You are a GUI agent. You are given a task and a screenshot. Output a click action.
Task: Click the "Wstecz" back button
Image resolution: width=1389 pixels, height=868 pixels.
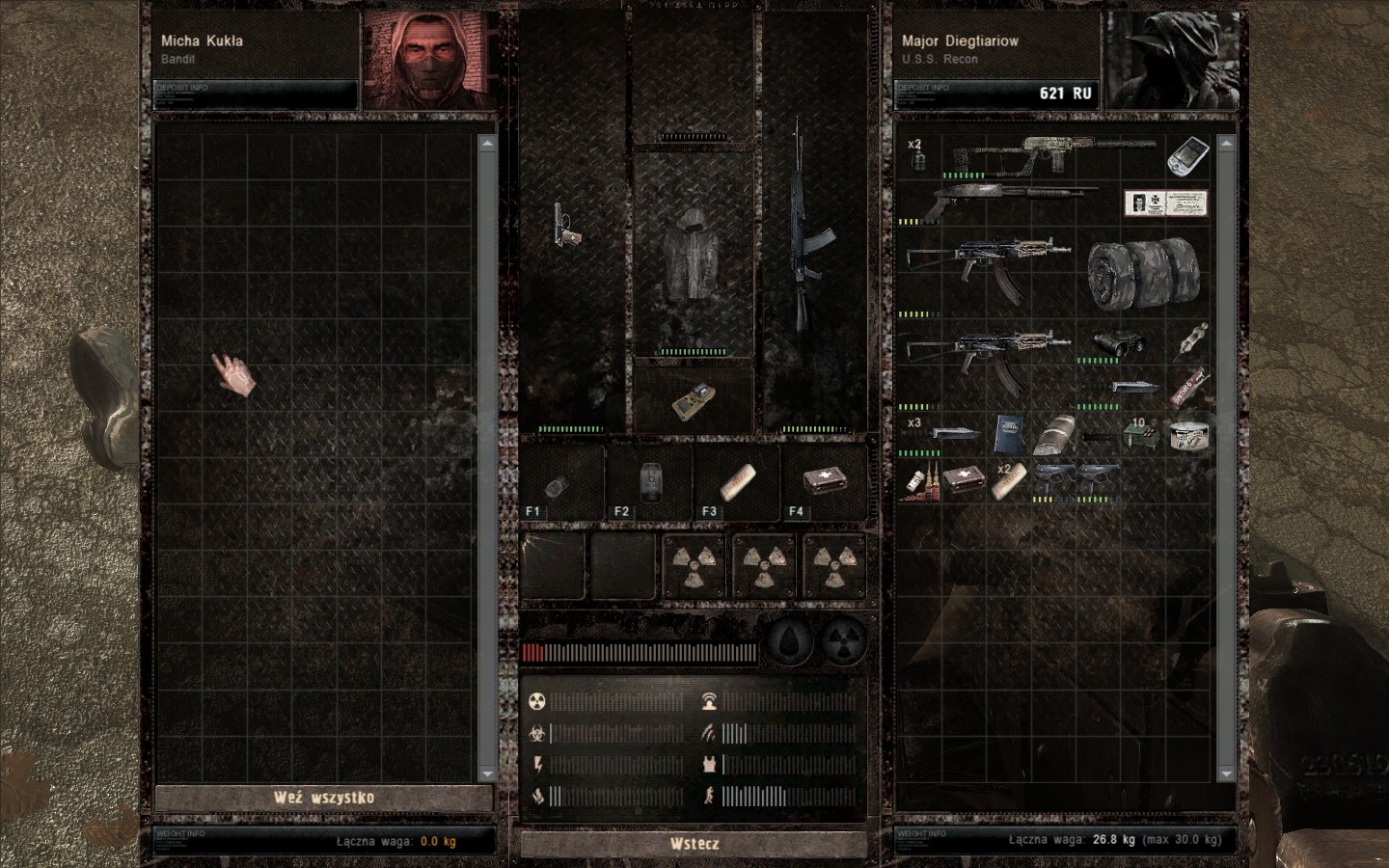694,844
